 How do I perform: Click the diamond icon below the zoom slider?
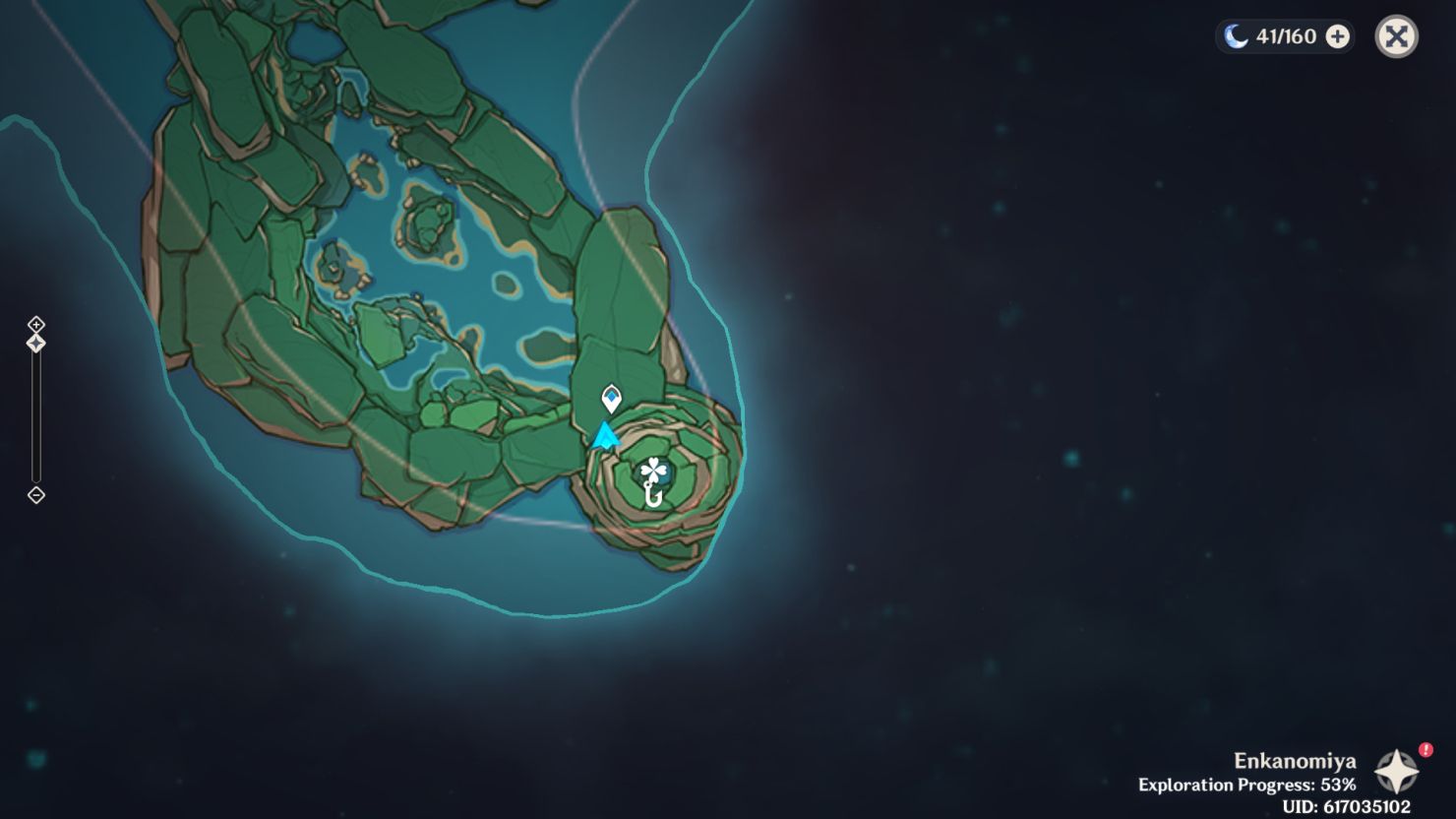pos(36,496)
